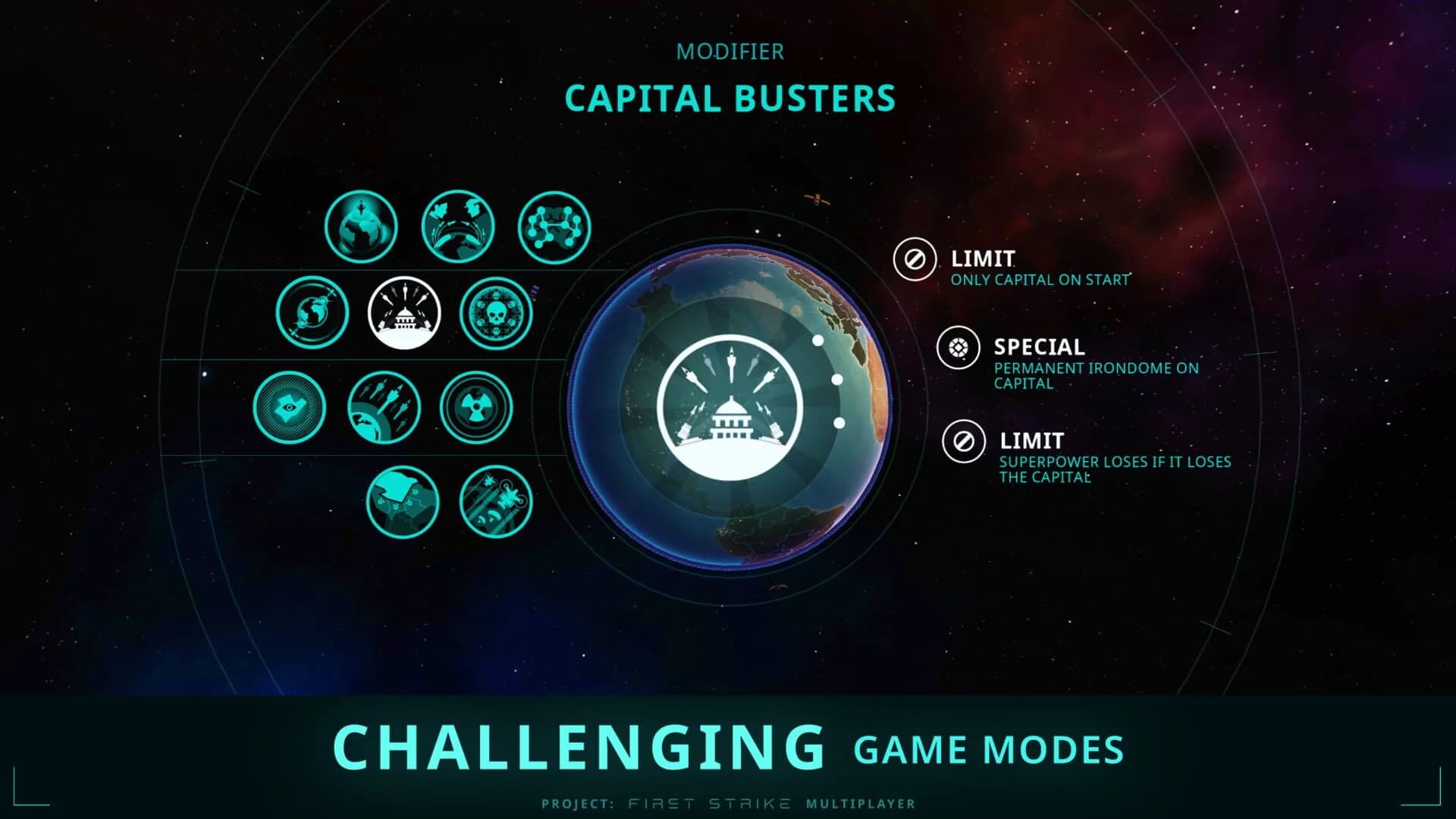Viewport: 1456px width, 819px height.
Task: Open the radiation hazard modifier icon
Action: (479, 407)
